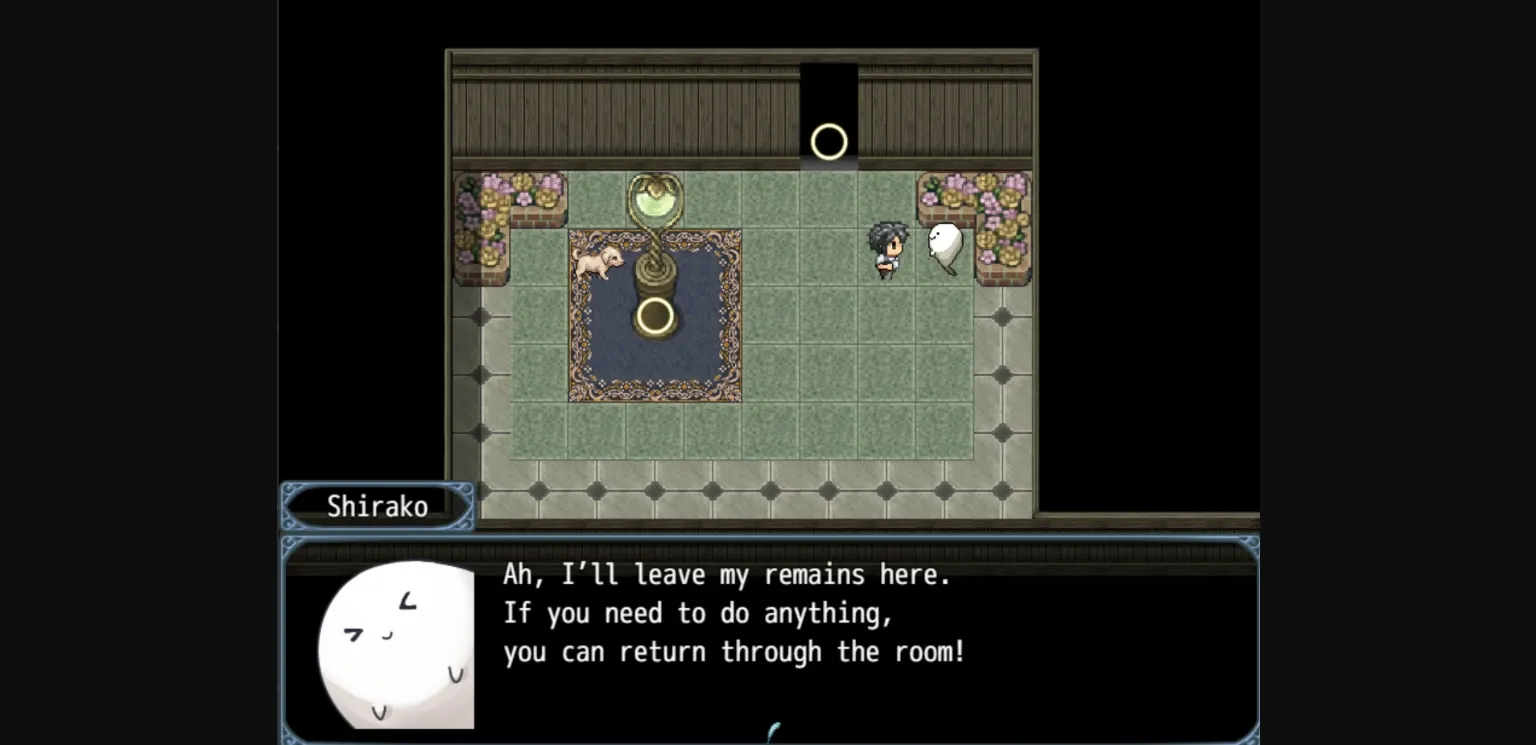1536x745 pixels.
Task: Advance the dialogue via the continue arrow
Action: (x=771, y=732)
